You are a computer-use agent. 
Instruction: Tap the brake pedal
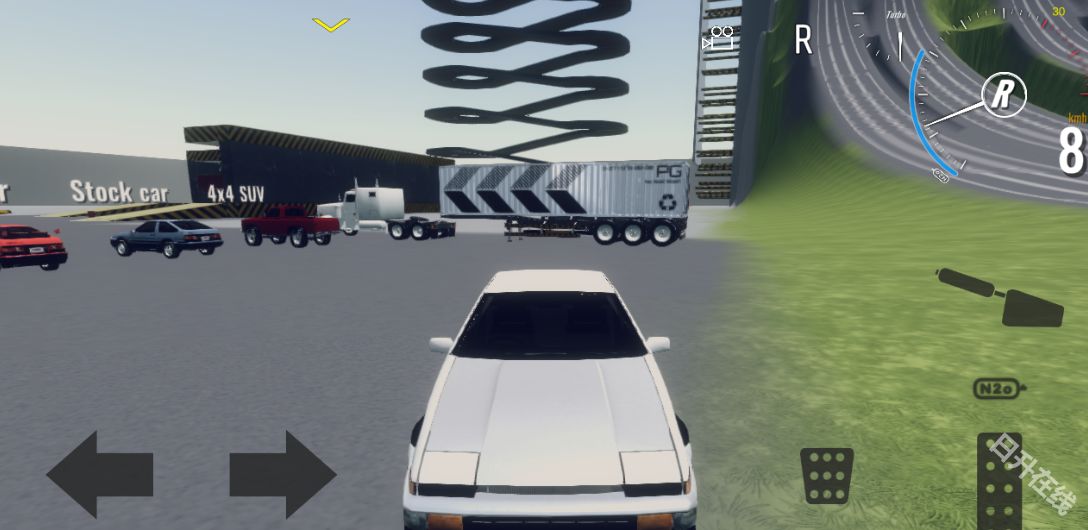(x=826, y=475)
